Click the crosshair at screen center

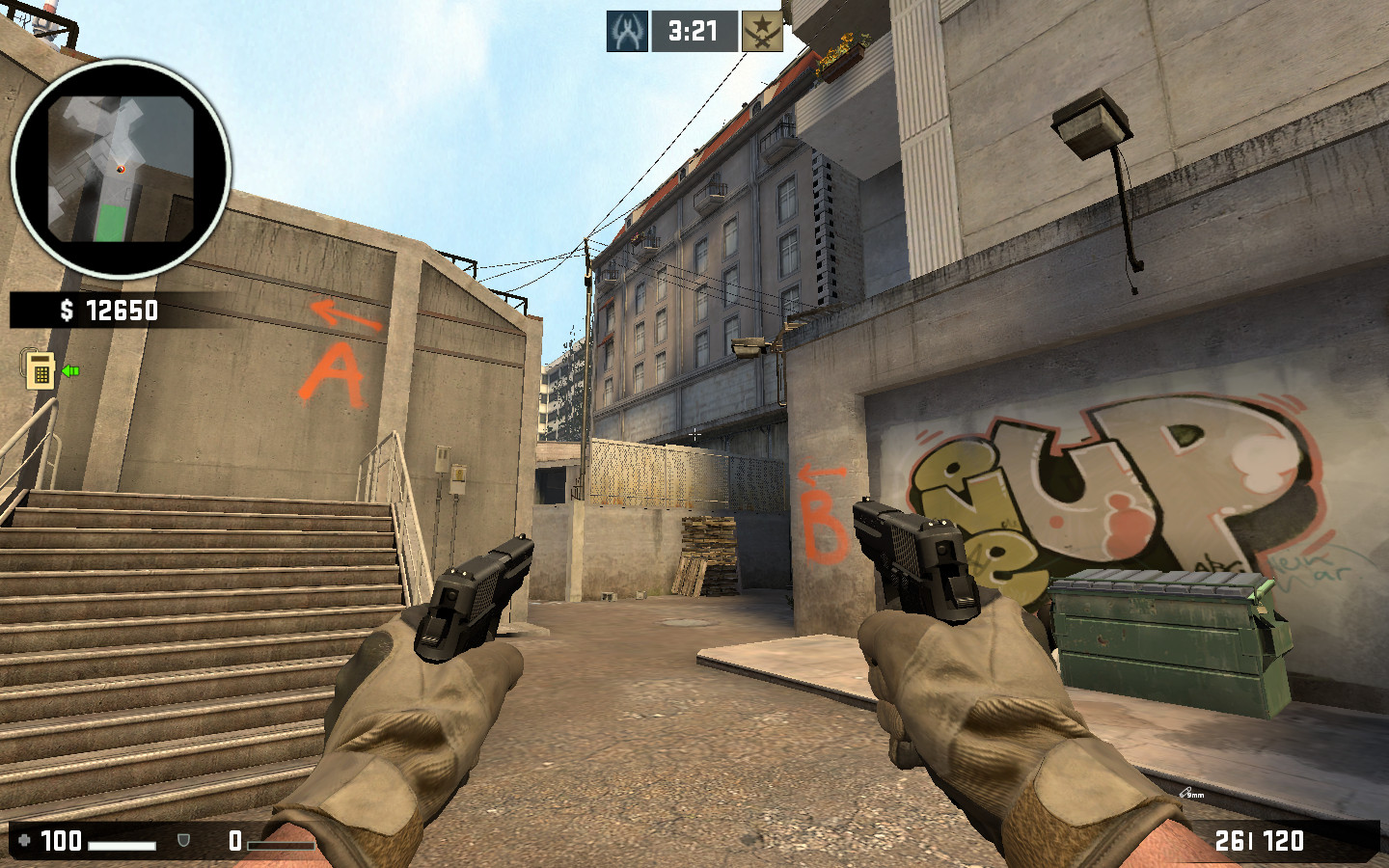point(694,434)
